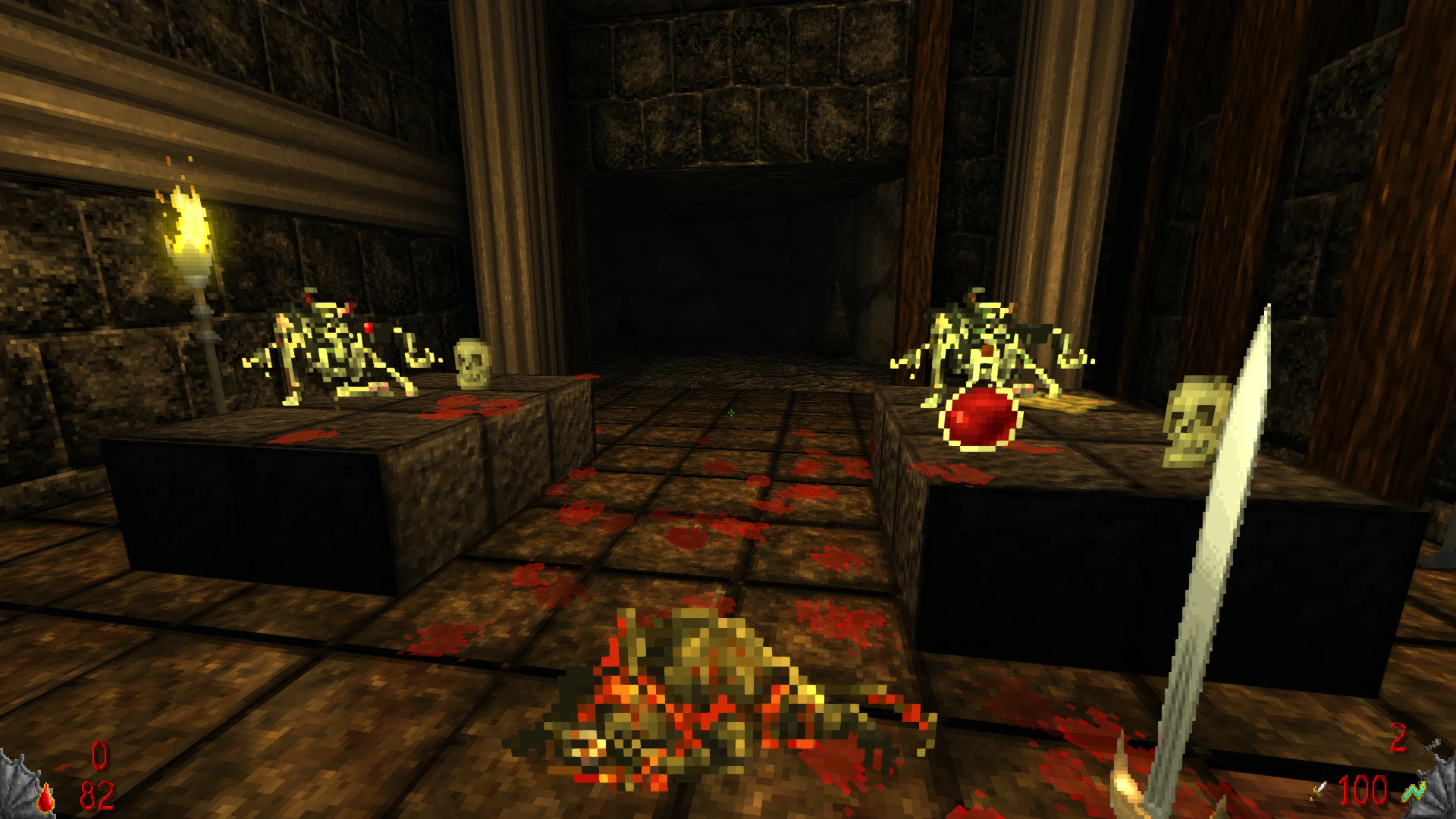
Task: Select the small sword weapon icon
Action: [x=1320, y=792]
